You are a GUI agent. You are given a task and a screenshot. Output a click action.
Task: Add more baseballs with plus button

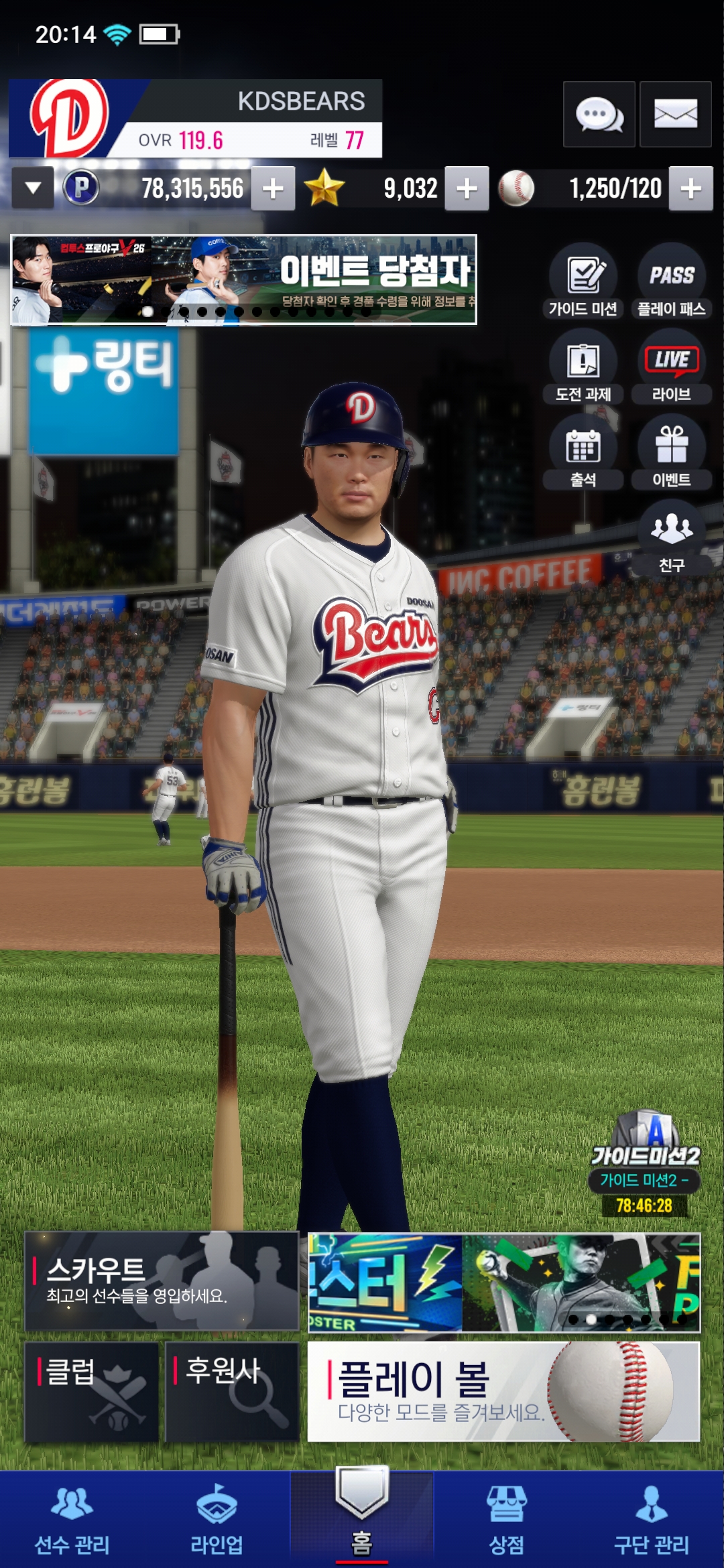coord(690,189)
